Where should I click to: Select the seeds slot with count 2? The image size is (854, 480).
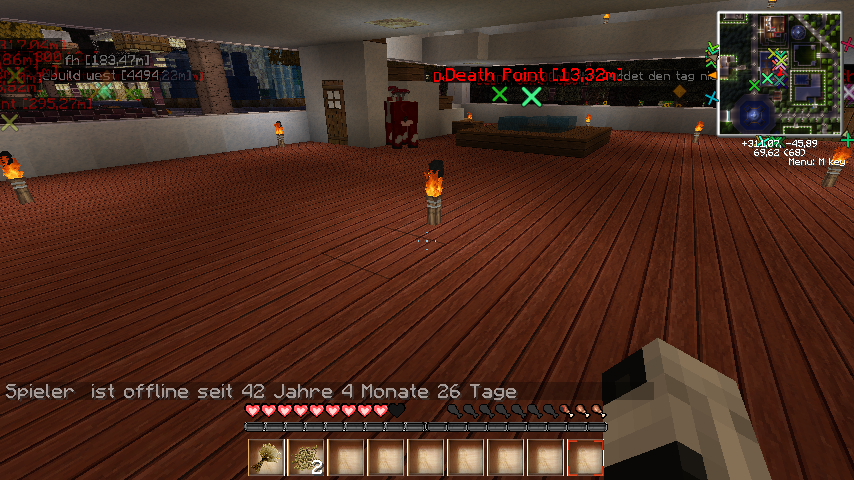307,458
